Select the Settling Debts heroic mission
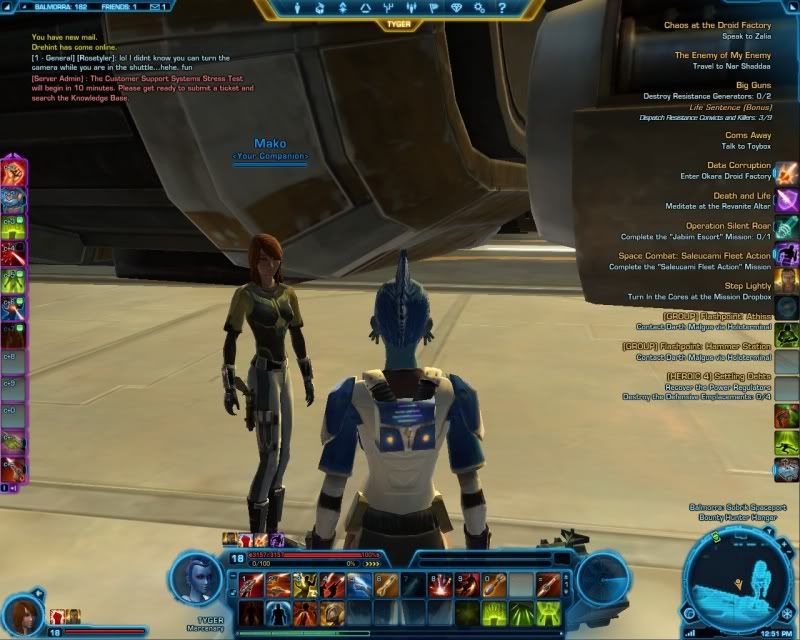This screenshot has height=640, width=800. (718, 376)
